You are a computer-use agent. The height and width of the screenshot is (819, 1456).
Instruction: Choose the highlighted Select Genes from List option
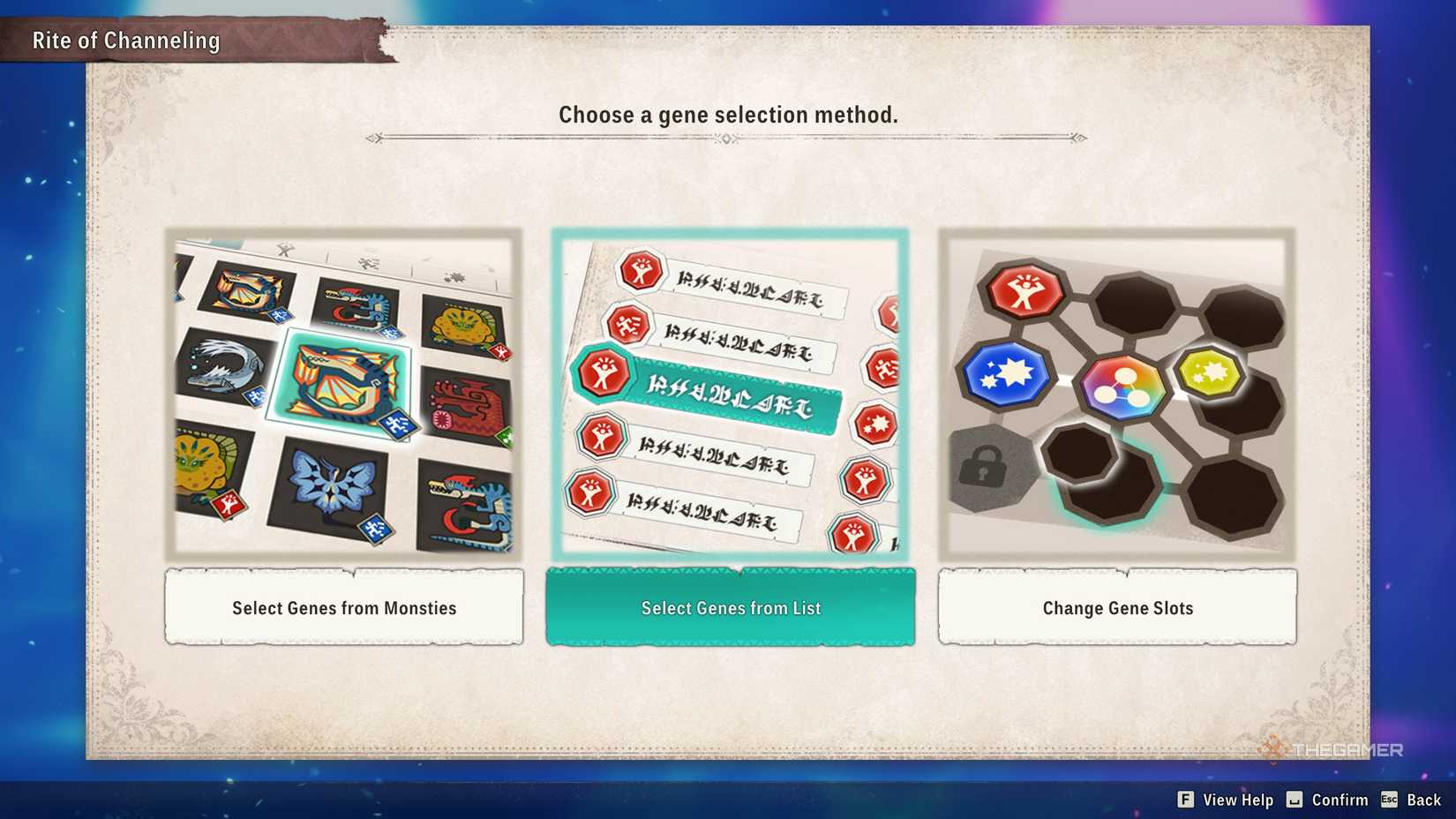(x=730, y=607)
